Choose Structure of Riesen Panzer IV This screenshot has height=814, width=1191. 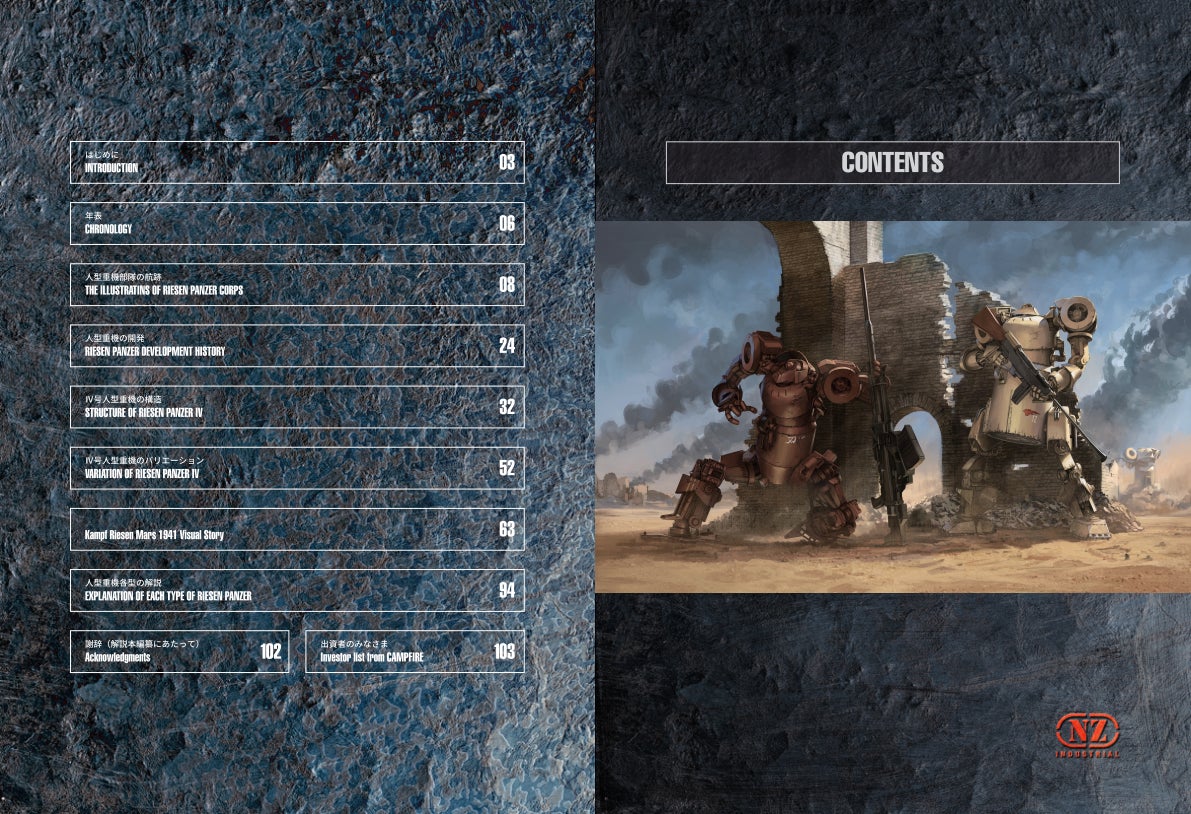[x=297, y=407]
